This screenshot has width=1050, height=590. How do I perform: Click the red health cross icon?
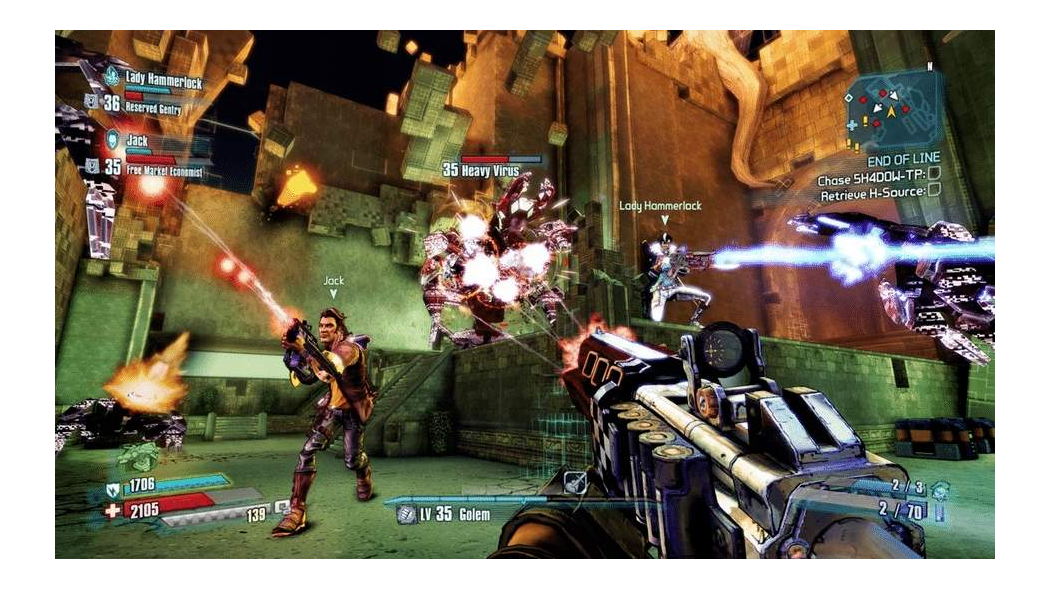(x=113, y=511)
